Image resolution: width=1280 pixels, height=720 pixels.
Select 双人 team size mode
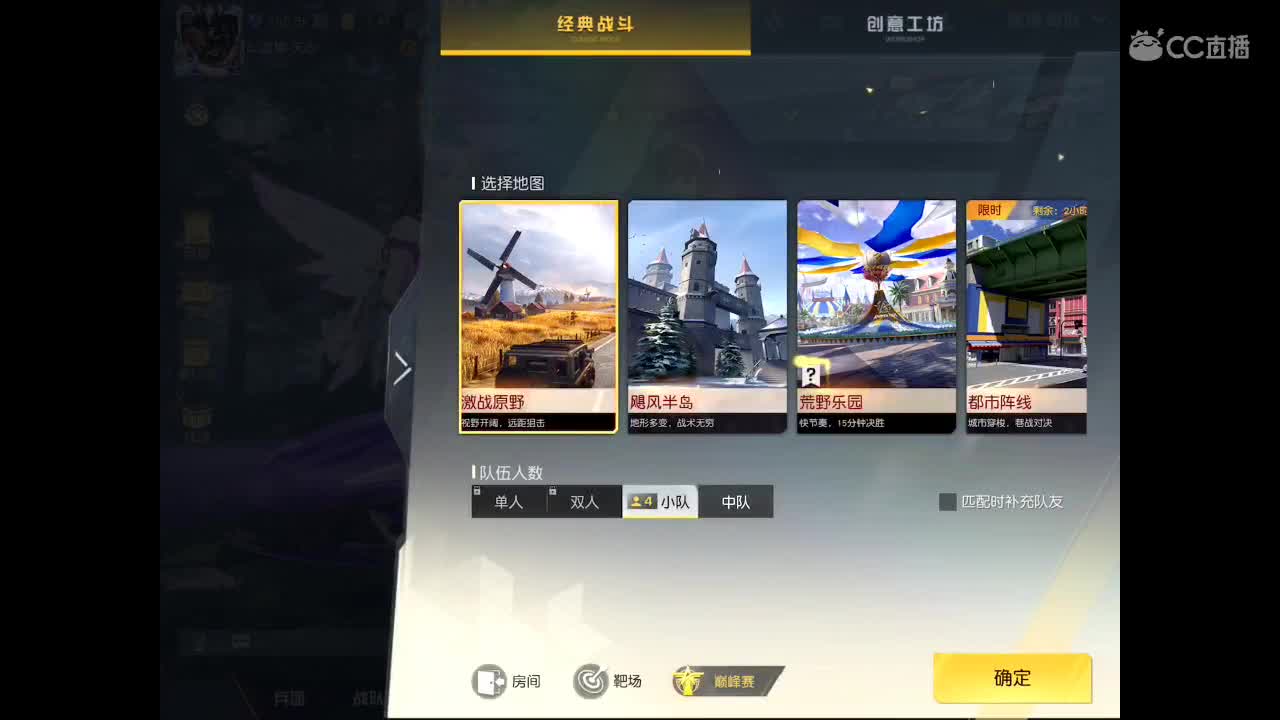(x=585, y=501)
